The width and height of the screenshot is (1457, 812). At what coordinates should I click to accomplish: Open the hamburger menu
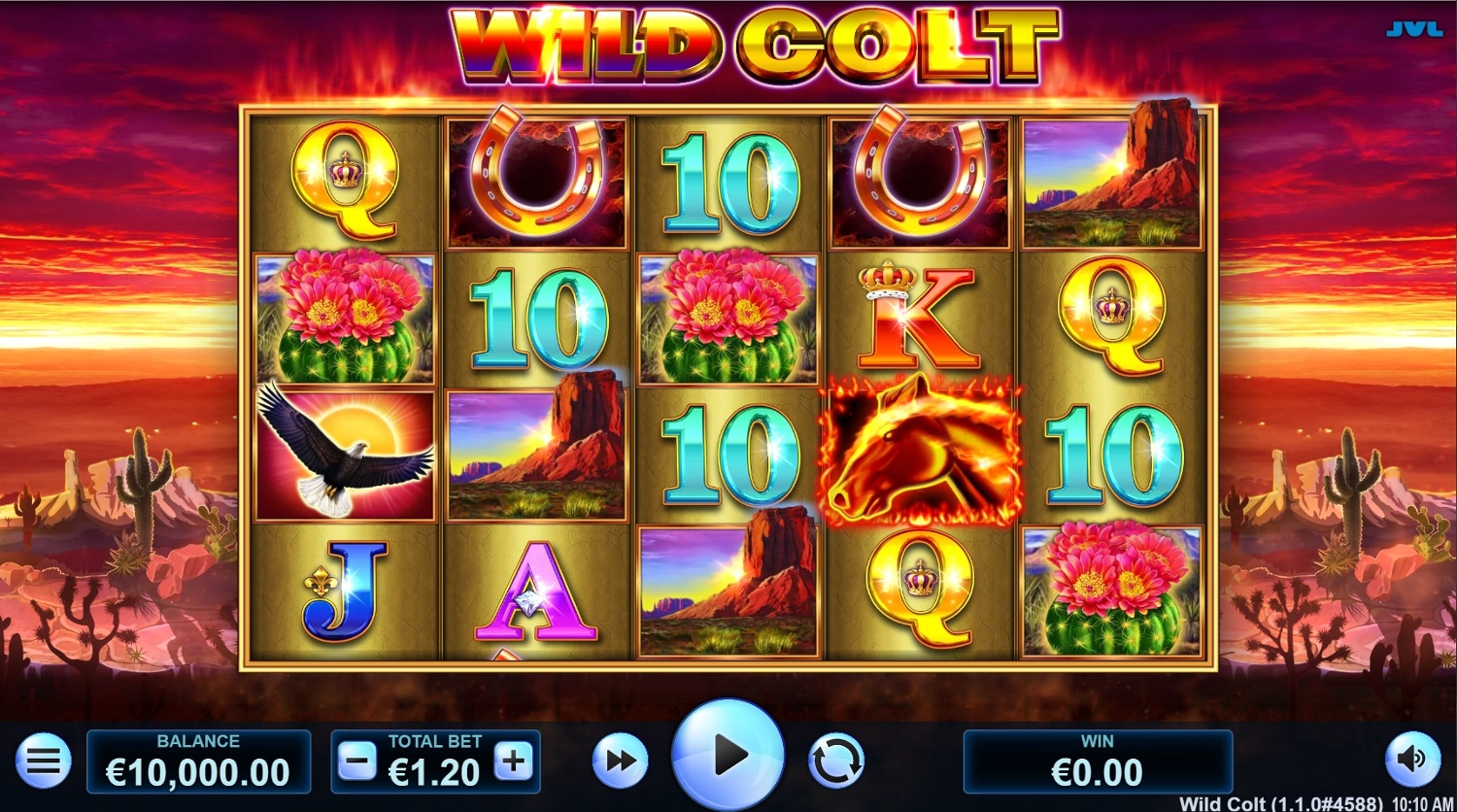coord(43,761)
